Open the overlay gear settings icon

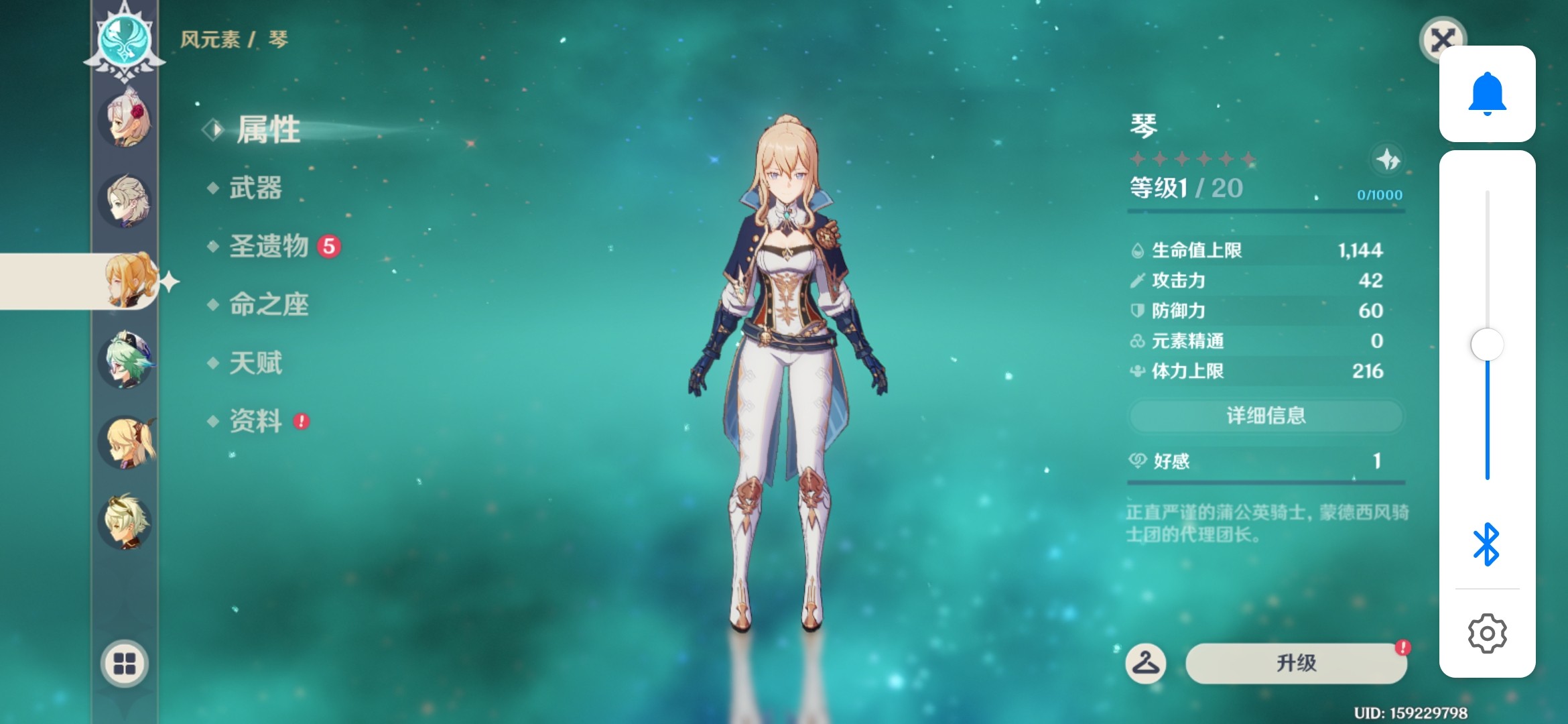pos(1487,633)
